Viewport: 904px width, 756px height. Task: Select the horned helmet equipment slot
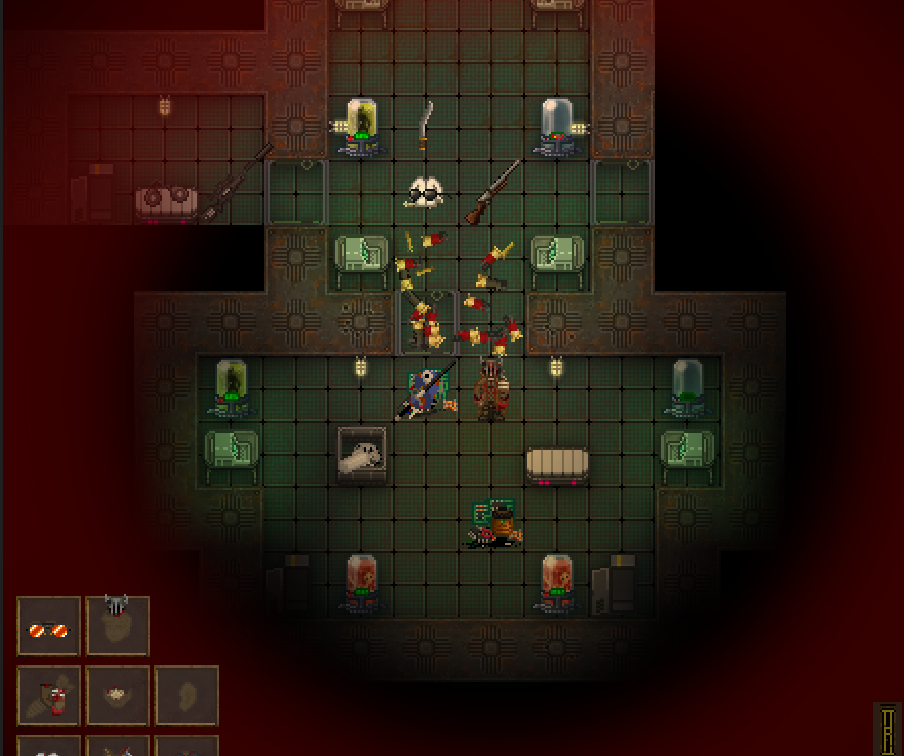click(117, 626)
